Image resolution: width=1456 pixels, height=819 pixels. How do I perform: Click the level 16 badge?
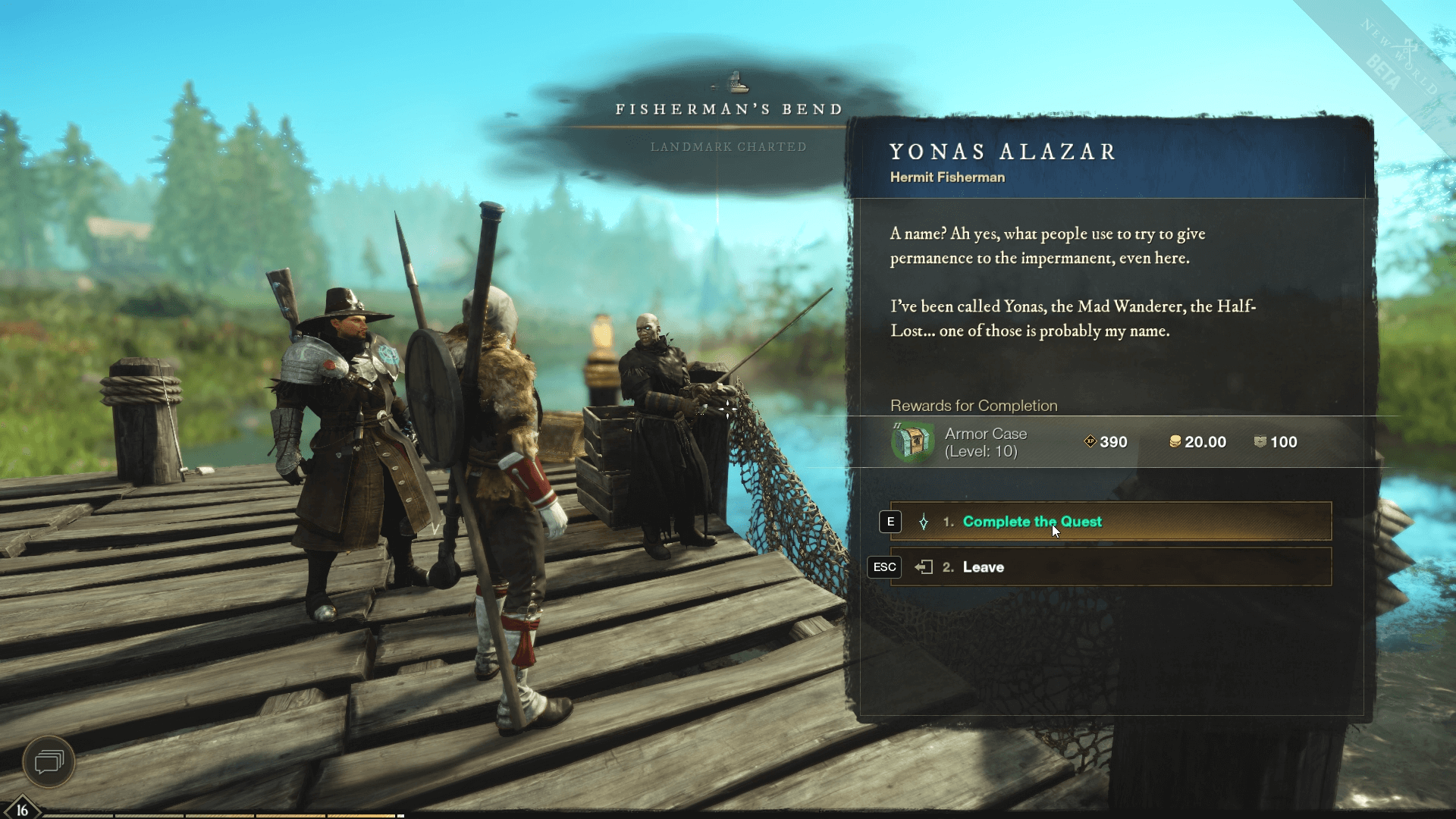point(21,808)
